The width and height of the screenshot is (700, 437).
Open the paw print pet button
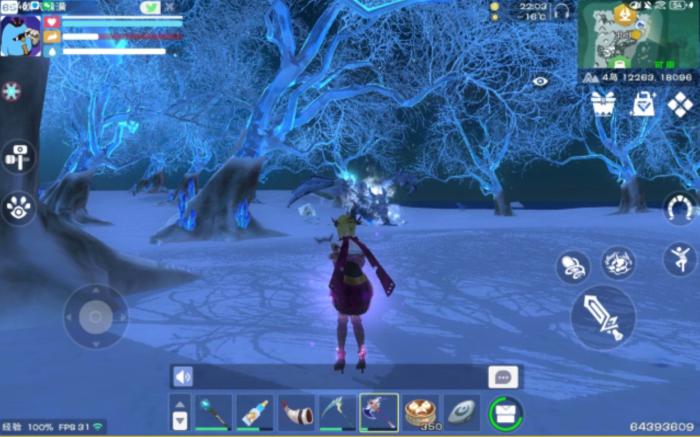pos(19,207)
